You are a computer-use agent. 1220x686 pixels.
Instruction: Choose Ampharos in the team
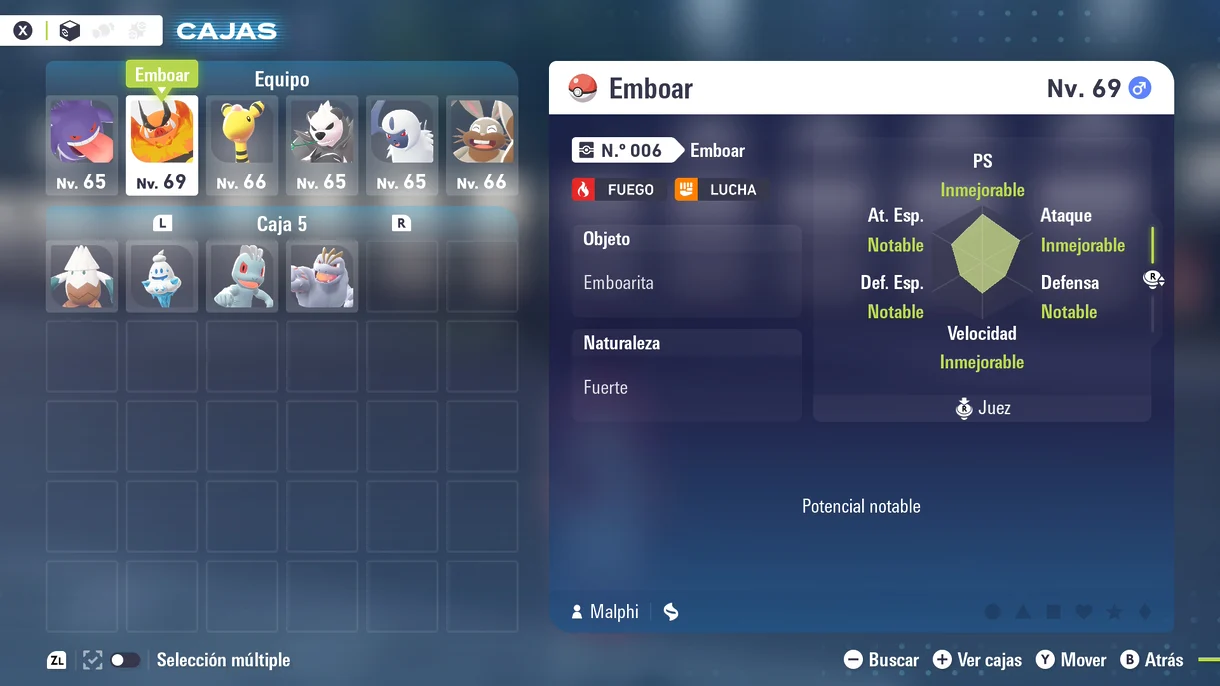(242, 145)
